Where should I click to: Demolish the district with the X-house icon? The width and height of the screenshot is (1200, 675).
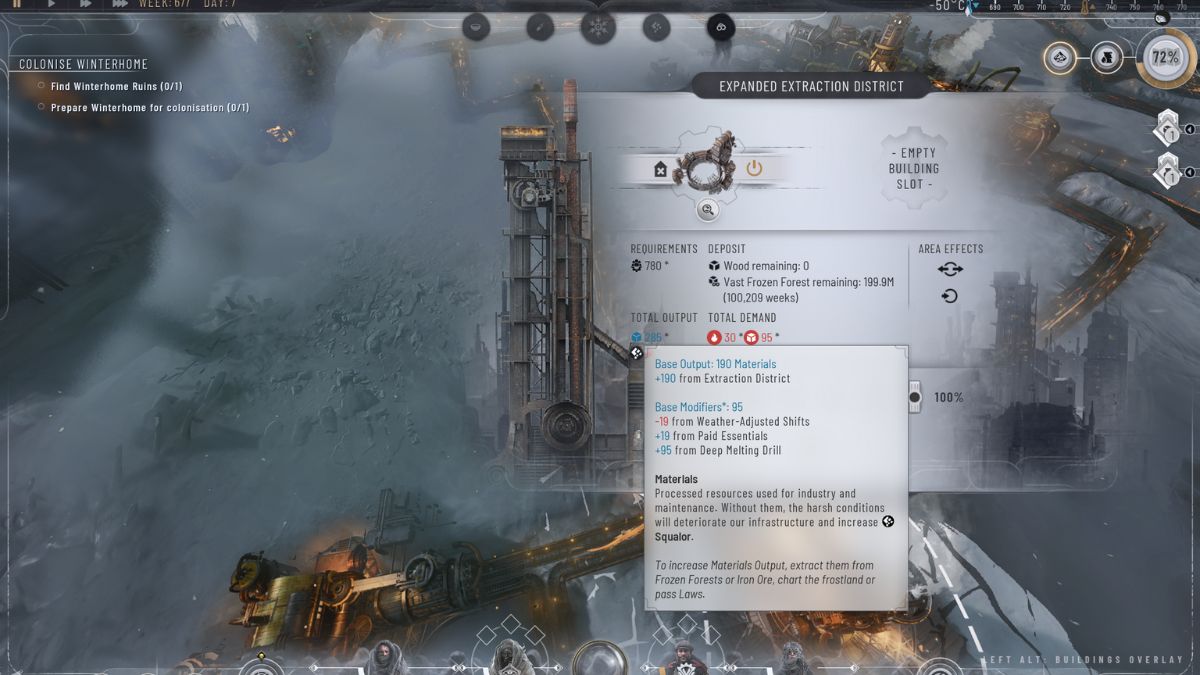[x=660, y=170]
